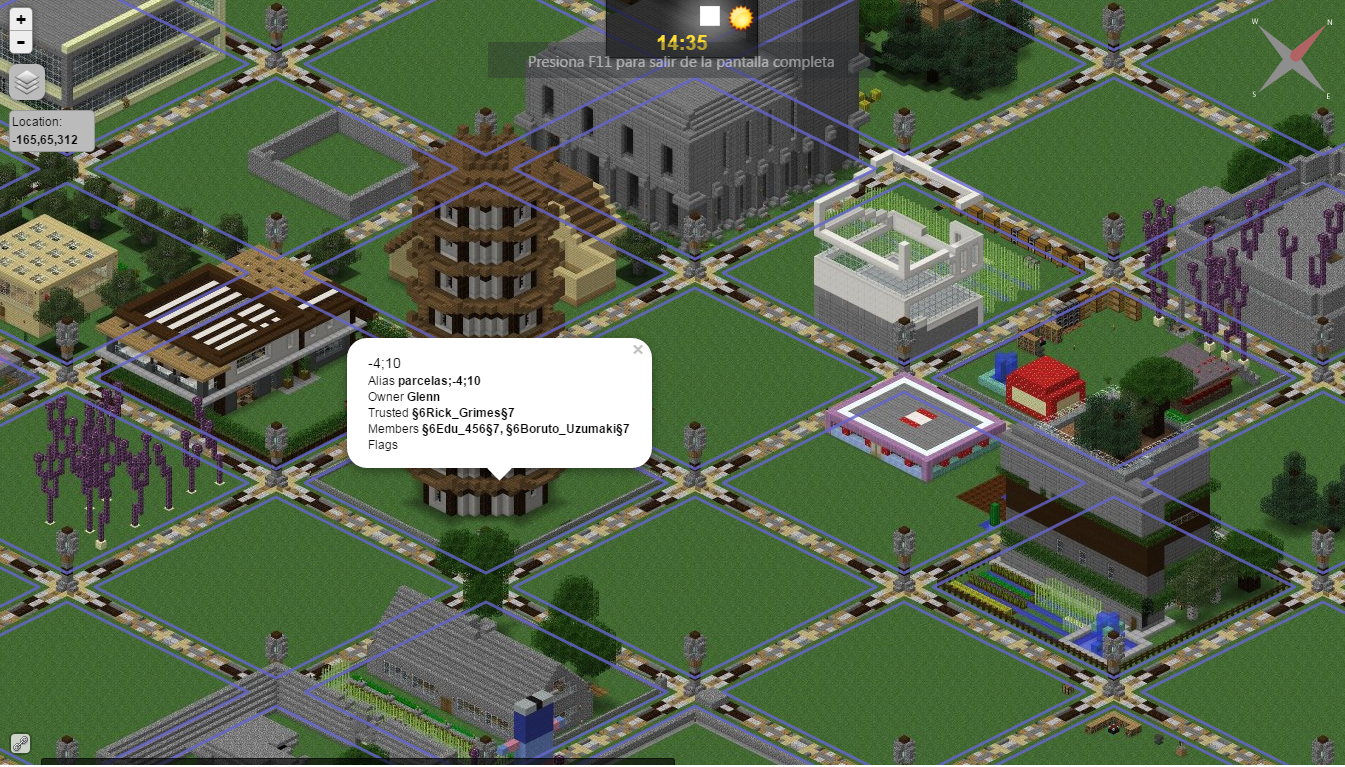Image resolution: width=1345 pixels, height=767 pixels.
Task: Zoom out with the minus button
Action: pos(21,42)
